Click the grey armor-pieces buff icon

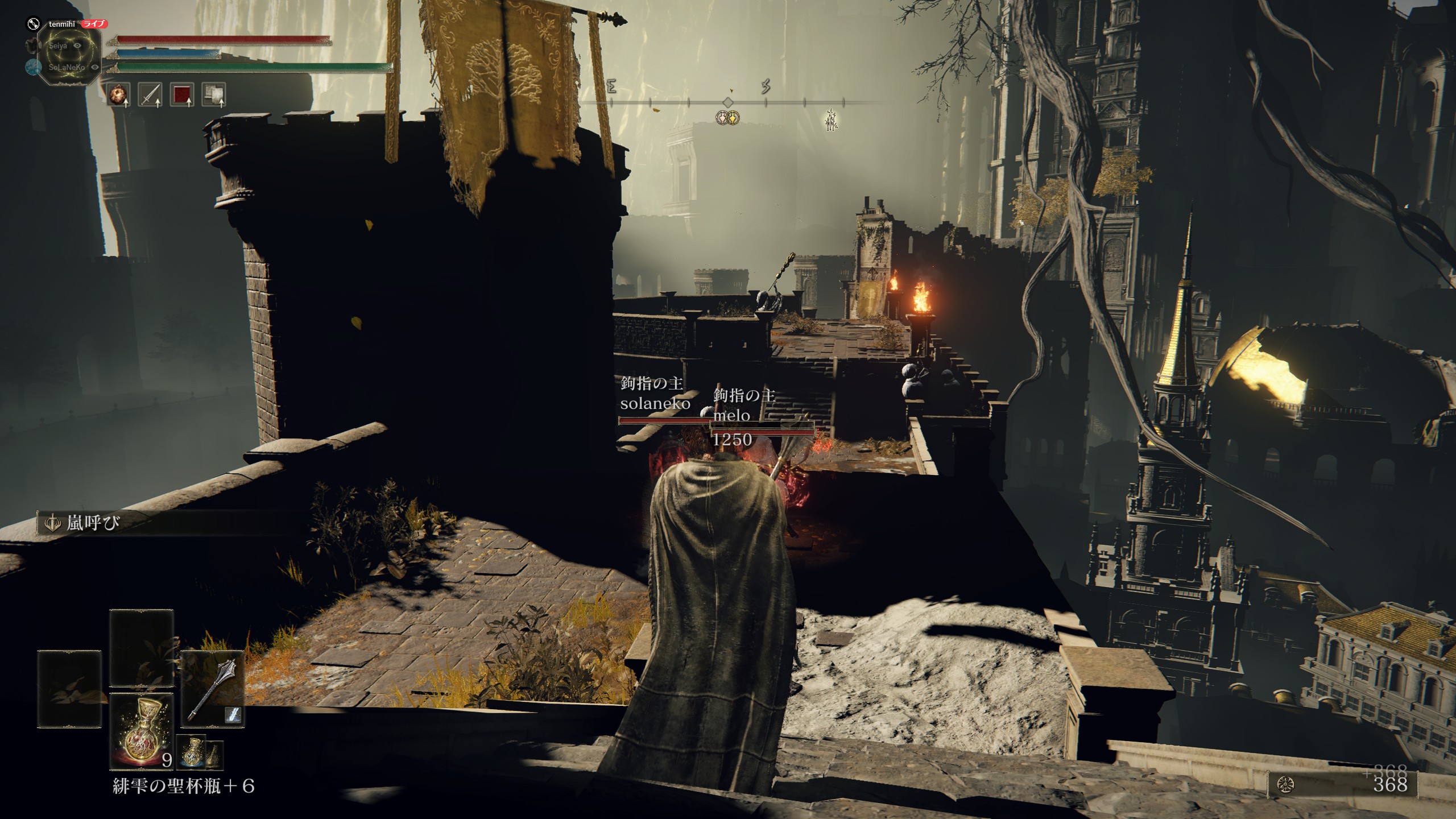click(x=214, y=94)
